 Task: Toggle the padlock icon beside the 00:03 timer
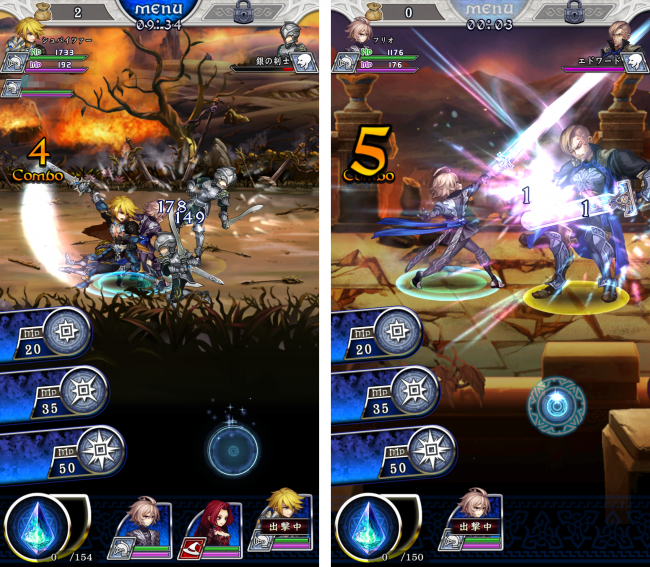[x=574, y=13]
